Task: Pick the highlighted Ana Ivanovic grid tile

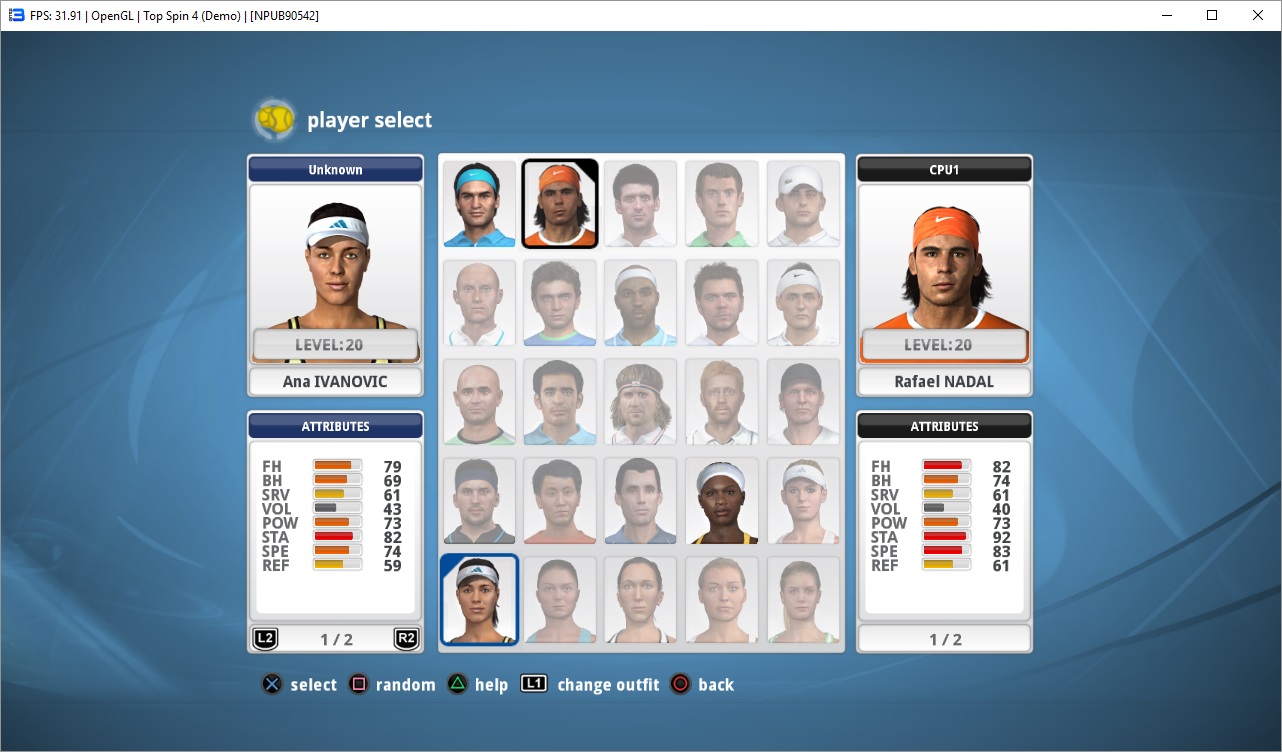Action: pyautogui.click(x=479, y=599)
